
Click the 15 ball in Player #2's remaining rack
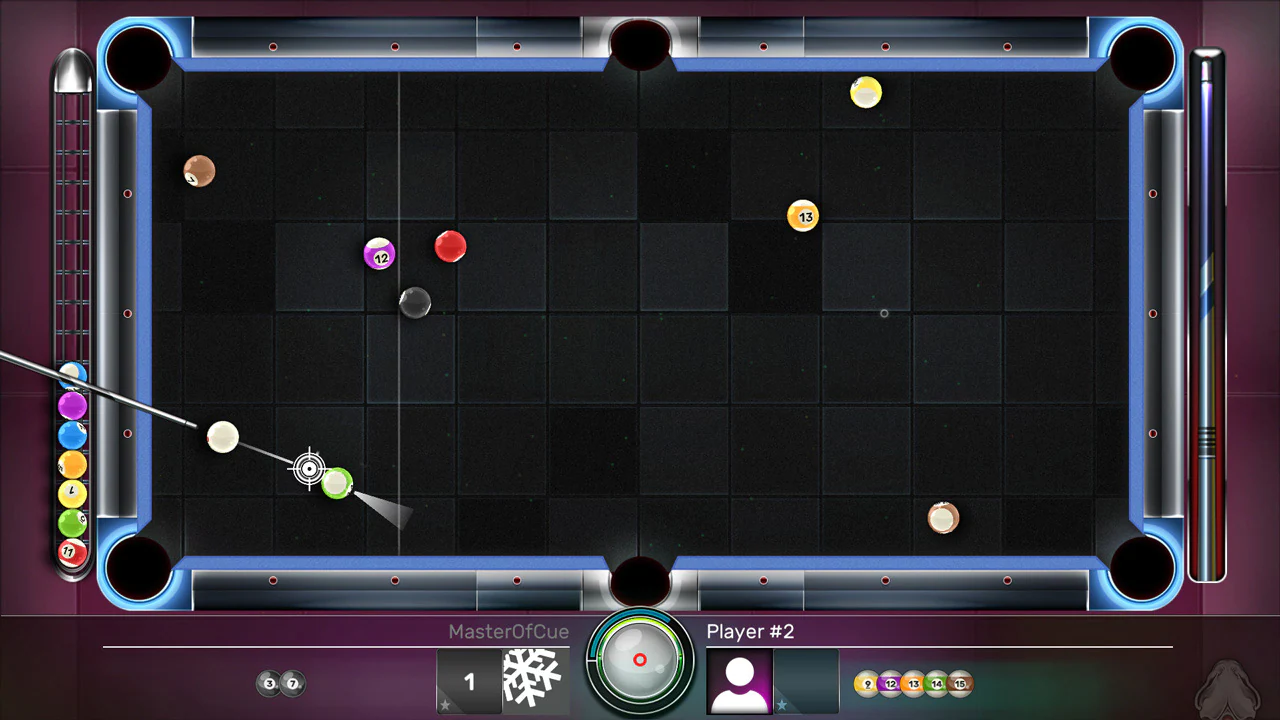pos(958,684)
